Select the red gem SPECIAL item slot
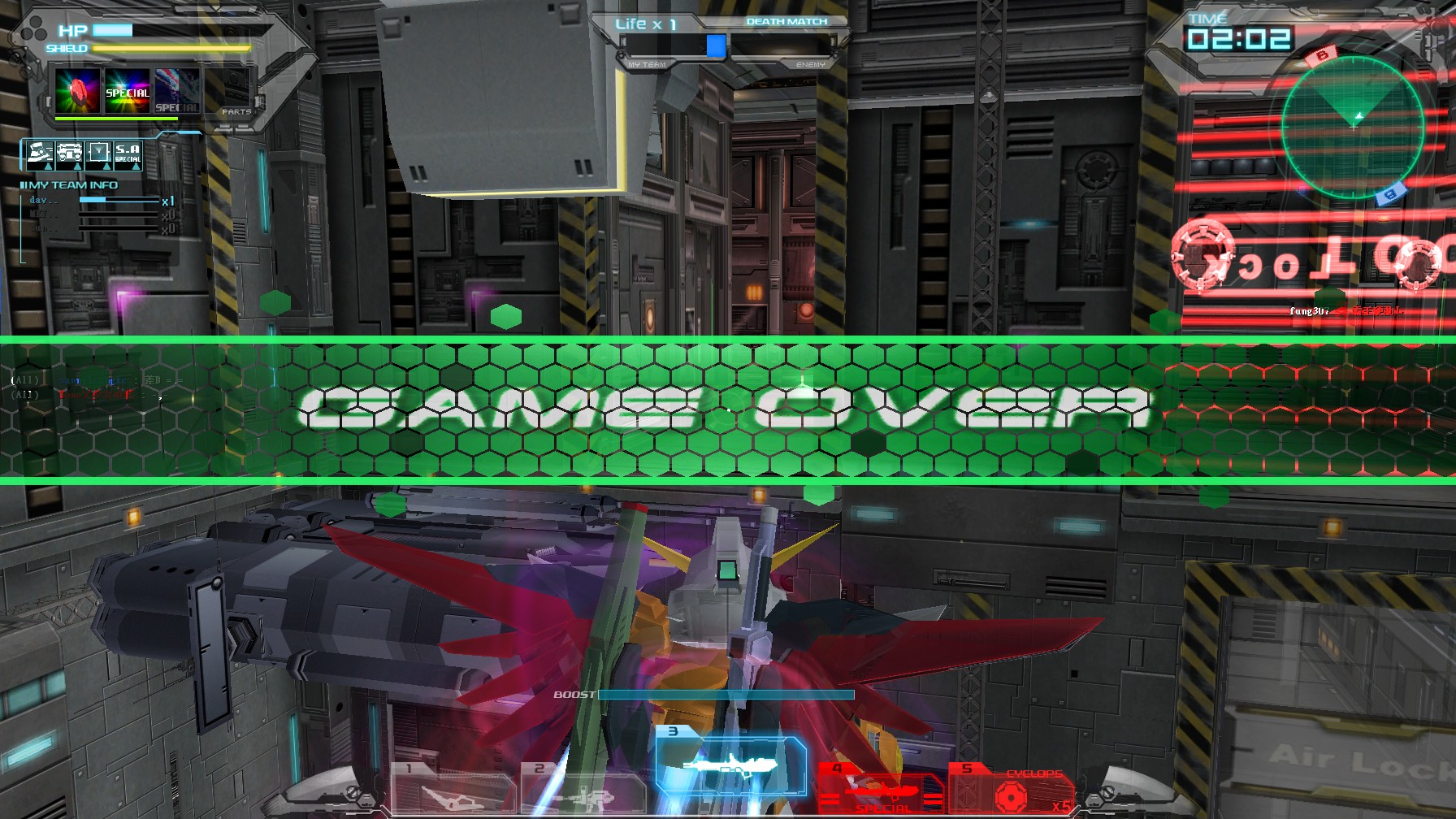This screenshot has height=819, width=1456. tap(77, 91)
